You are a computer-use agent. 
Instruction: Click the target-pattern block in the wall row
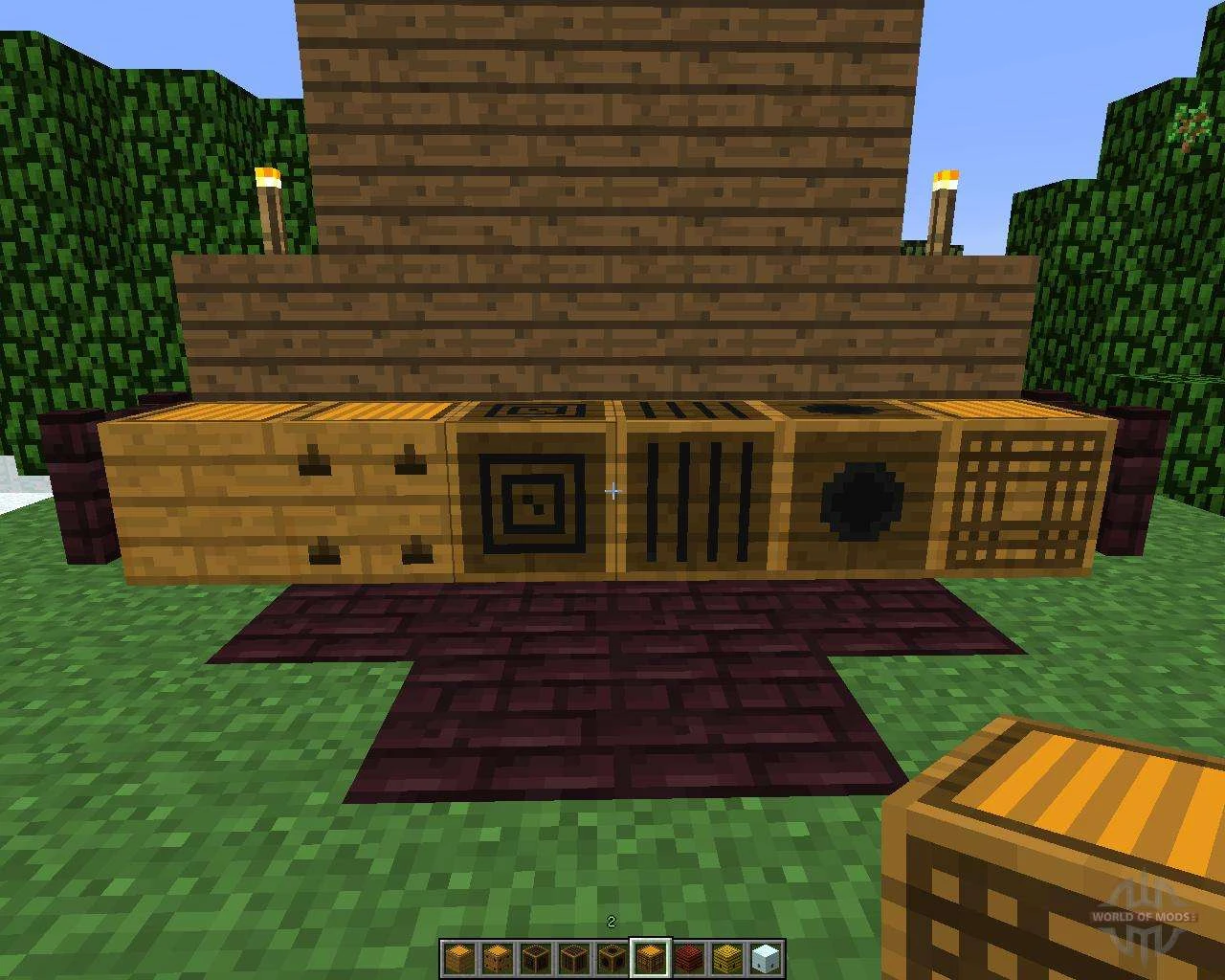(x=529, y=498)
